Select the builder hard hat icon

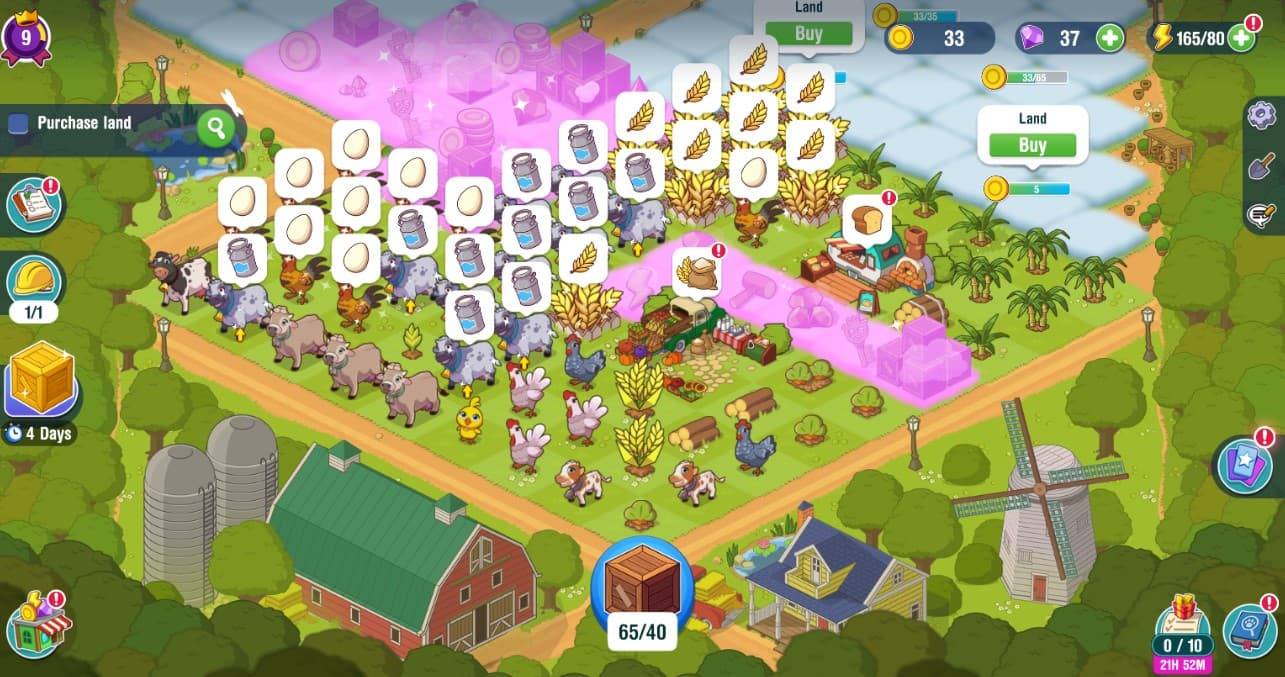click(34, 278)
